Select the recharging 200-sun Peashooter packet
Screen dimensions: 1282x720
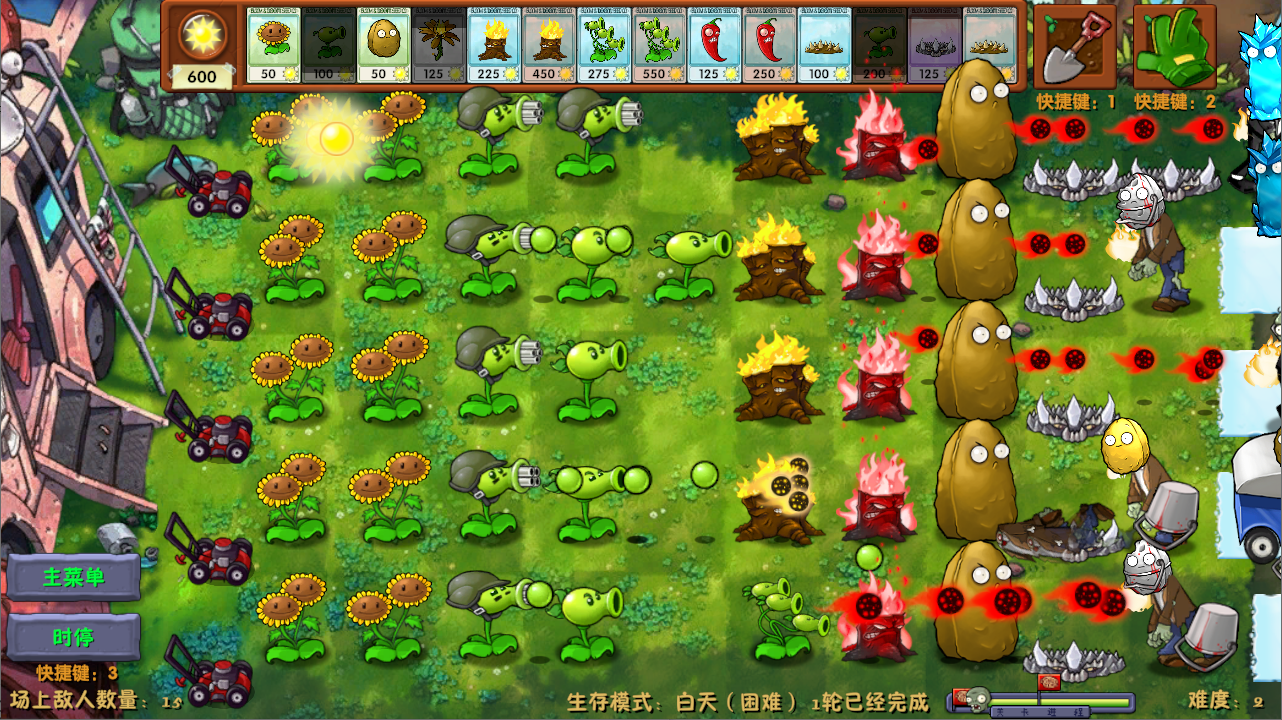click(x=876, y=45)
